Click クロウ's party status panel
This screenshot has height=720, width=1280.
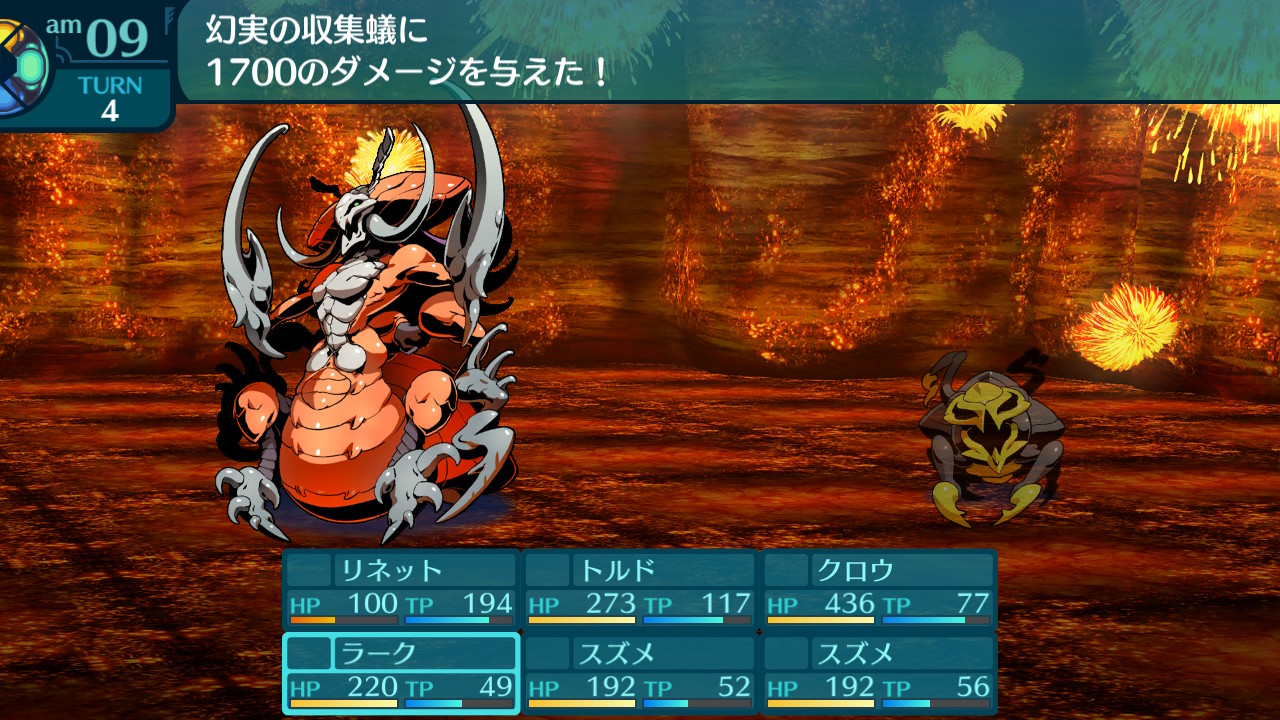point(880,589)
